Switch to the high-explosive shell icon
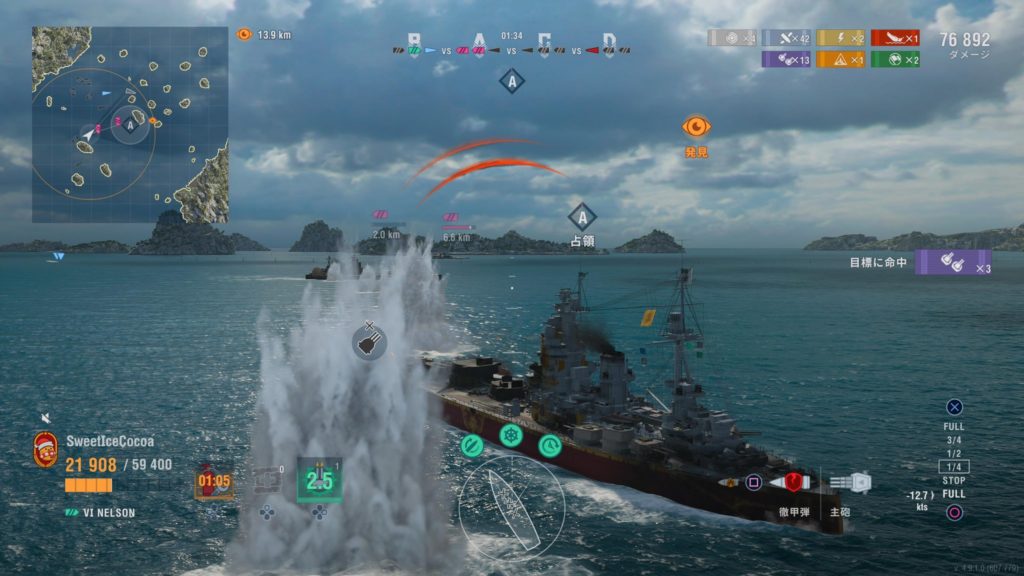 (x=730, y=482)
